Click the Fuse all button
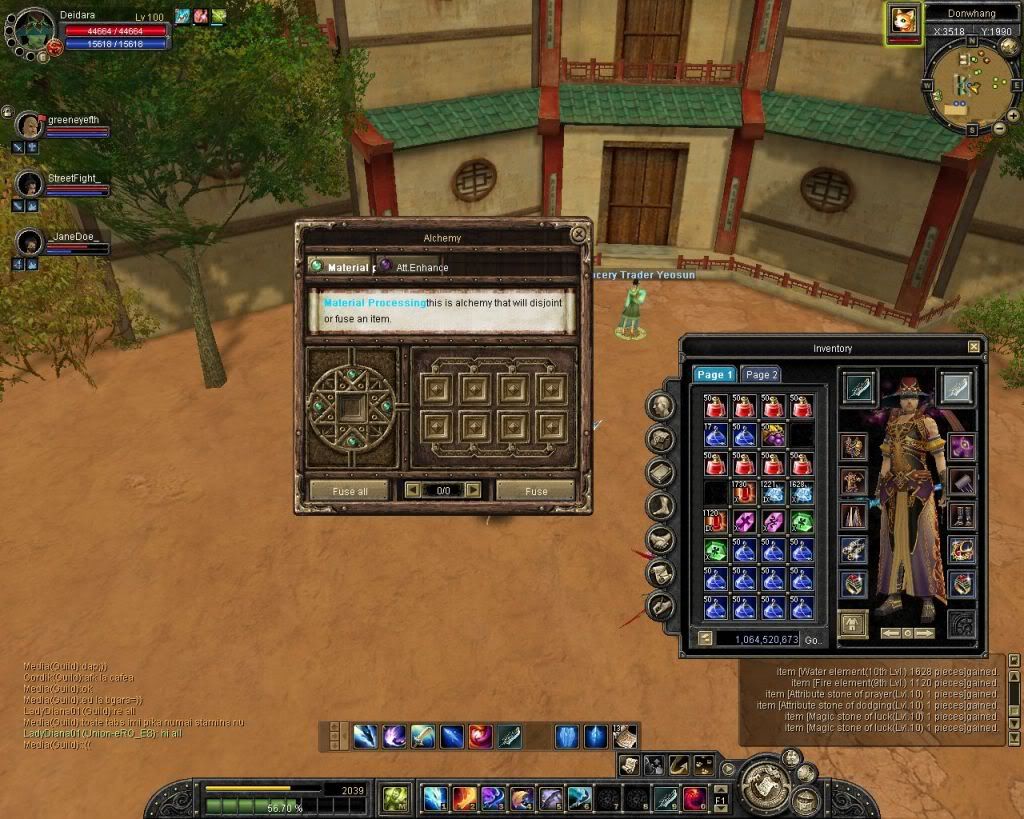Screen dimensions: 1024x819 349,491
